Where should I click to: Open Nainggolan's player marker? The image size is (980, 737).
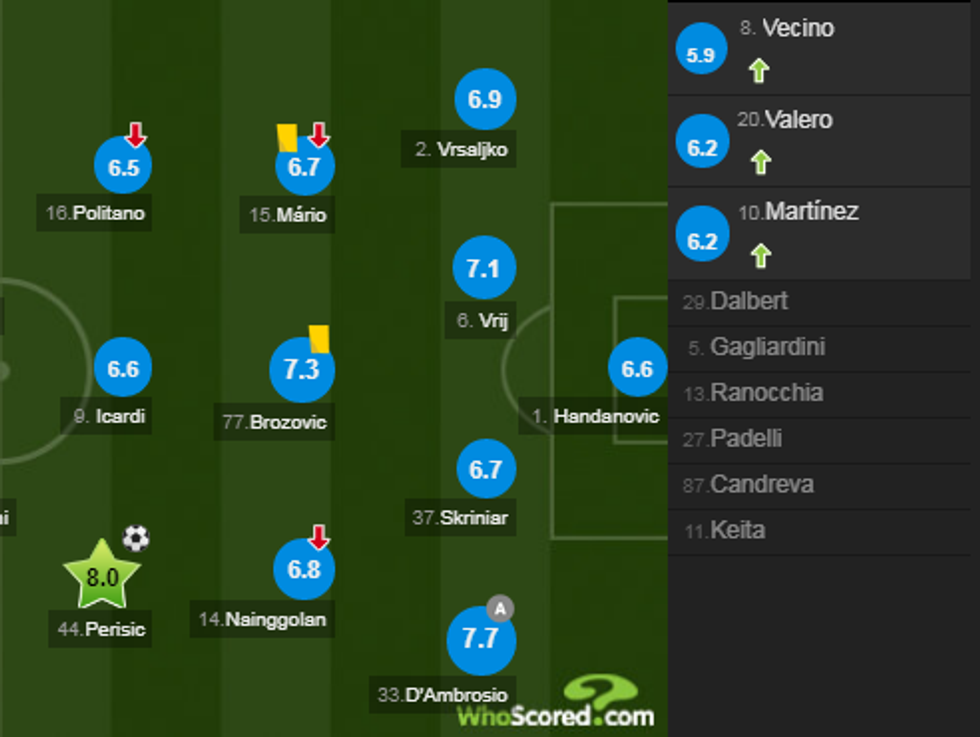[304, 569]
